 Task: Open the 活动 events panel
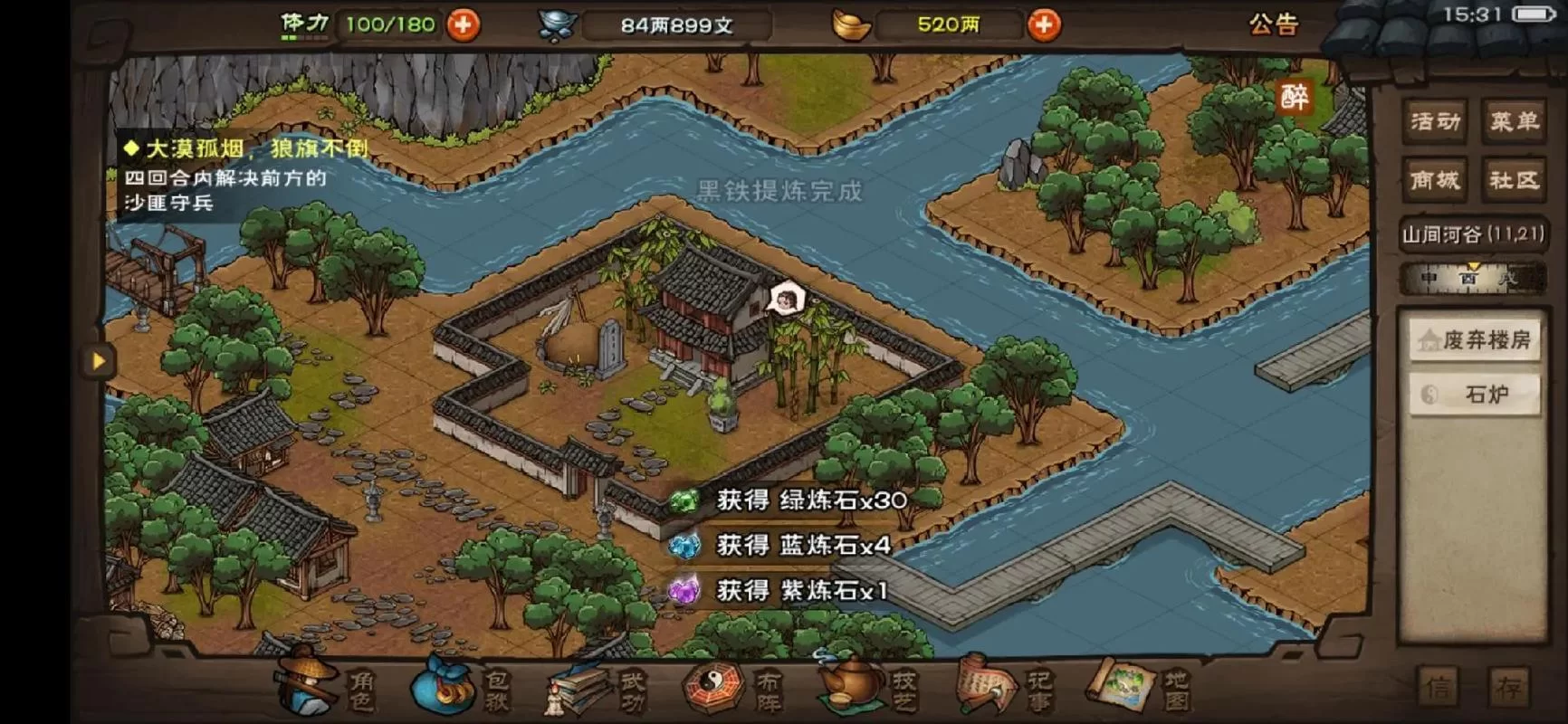coord(1432,122)
